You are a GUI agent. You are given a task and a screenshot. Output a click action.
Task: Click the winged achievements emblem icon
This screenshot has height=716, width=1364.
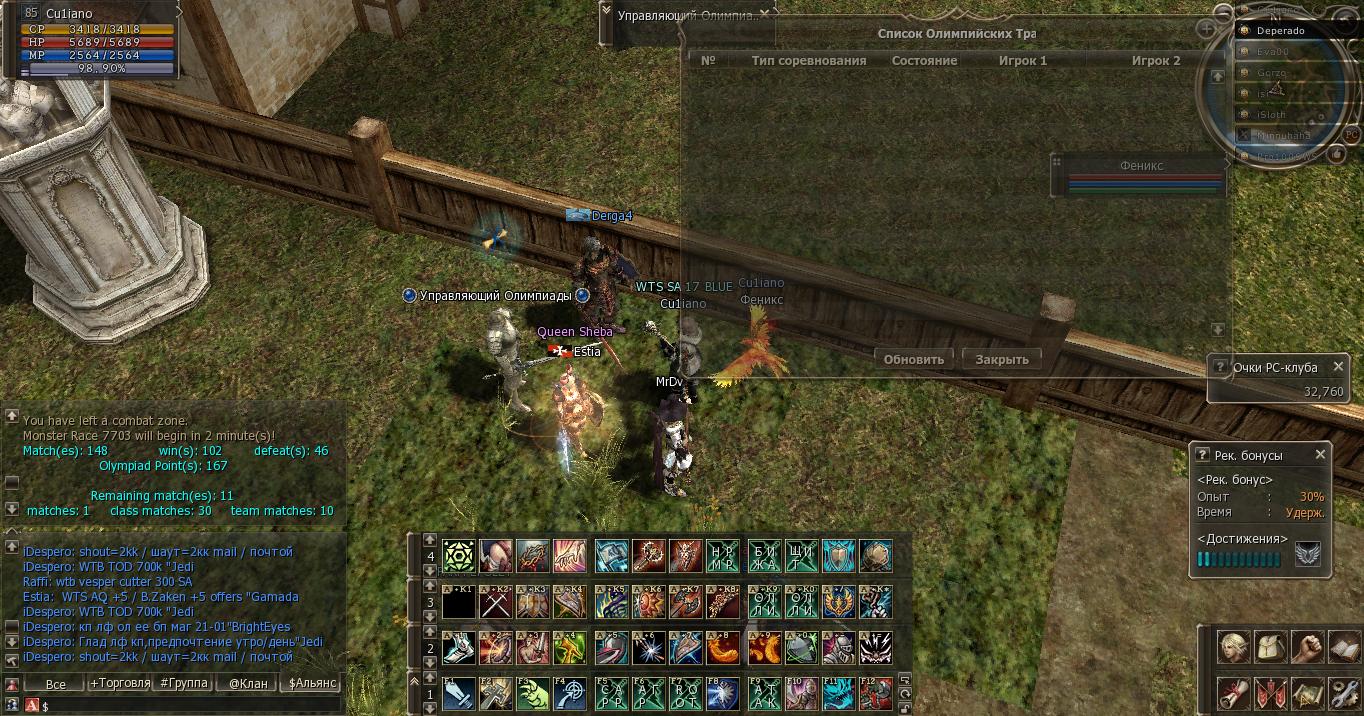pyautogui.click(x=1307, y=554)
